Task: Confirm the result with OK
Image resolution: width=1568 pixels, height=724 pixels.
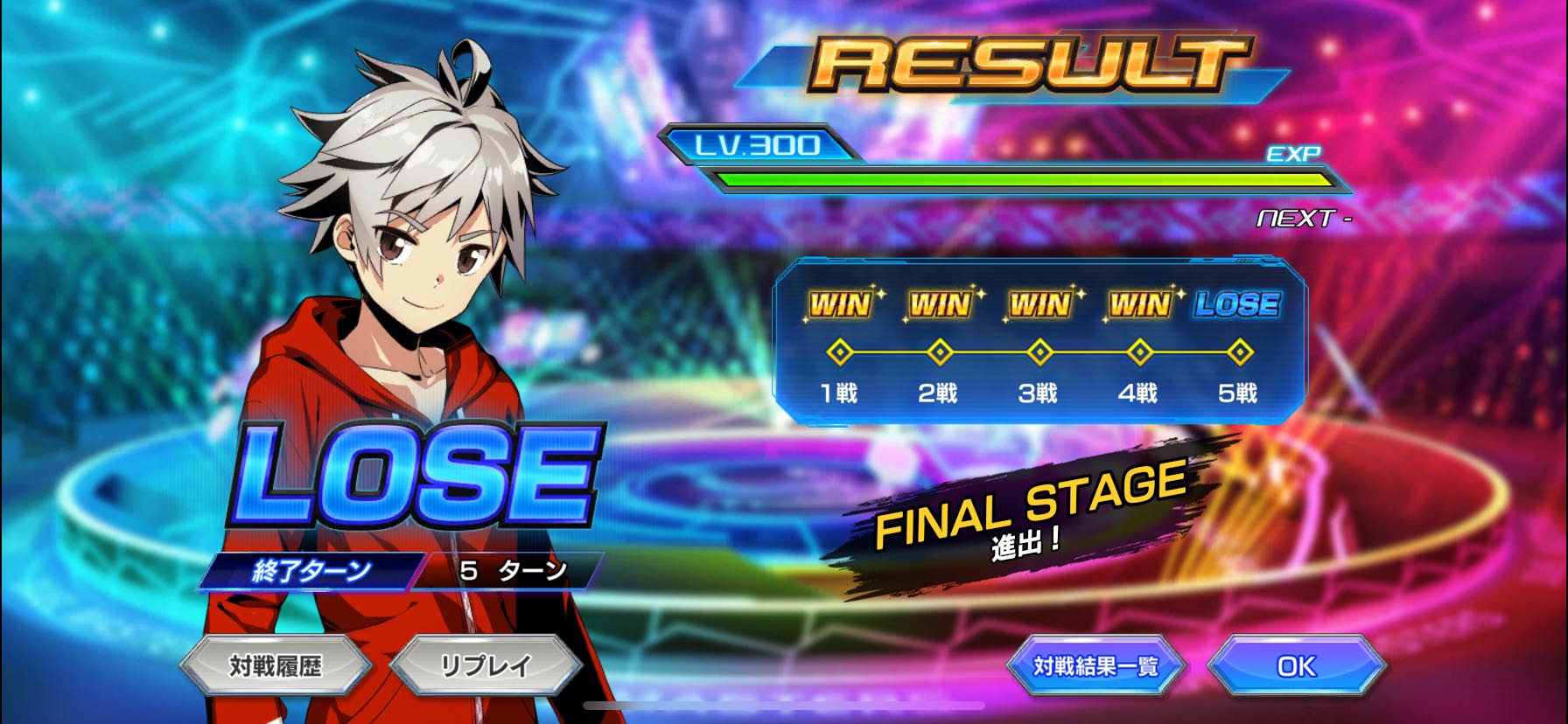Action: 1296,666
